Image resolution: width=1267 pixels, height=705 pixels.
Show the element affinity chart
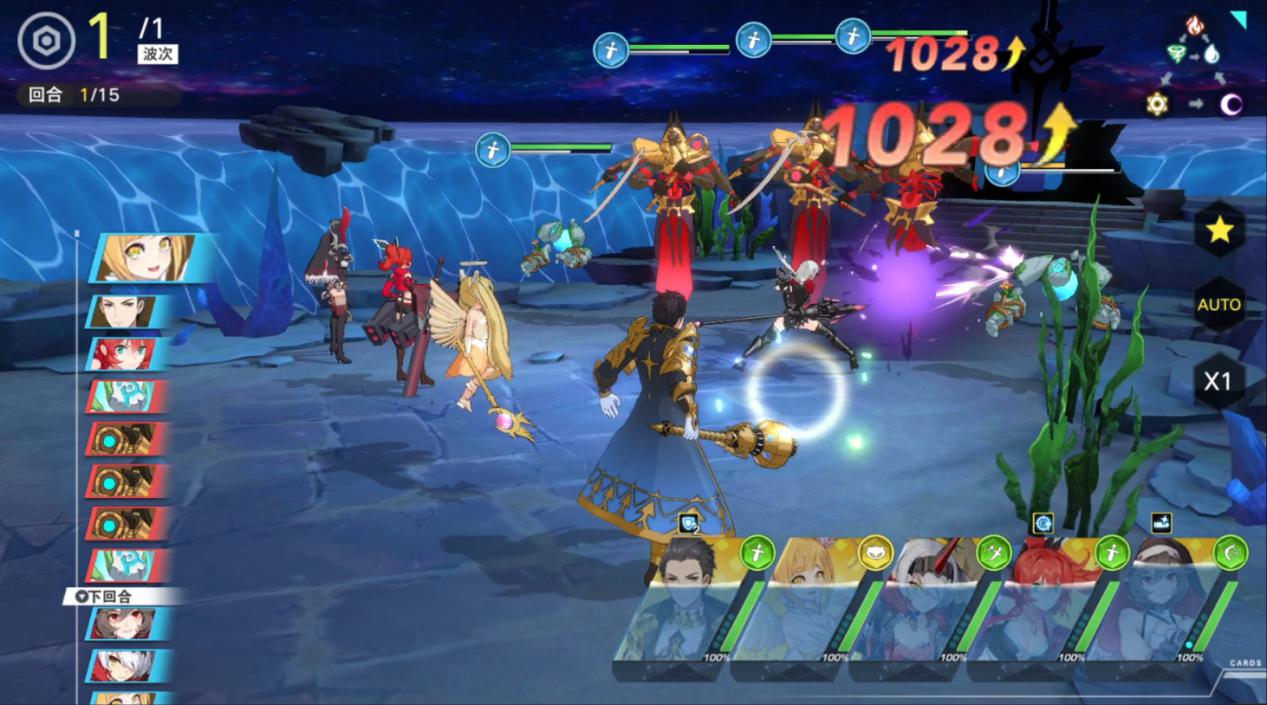tap(1194, 66)
